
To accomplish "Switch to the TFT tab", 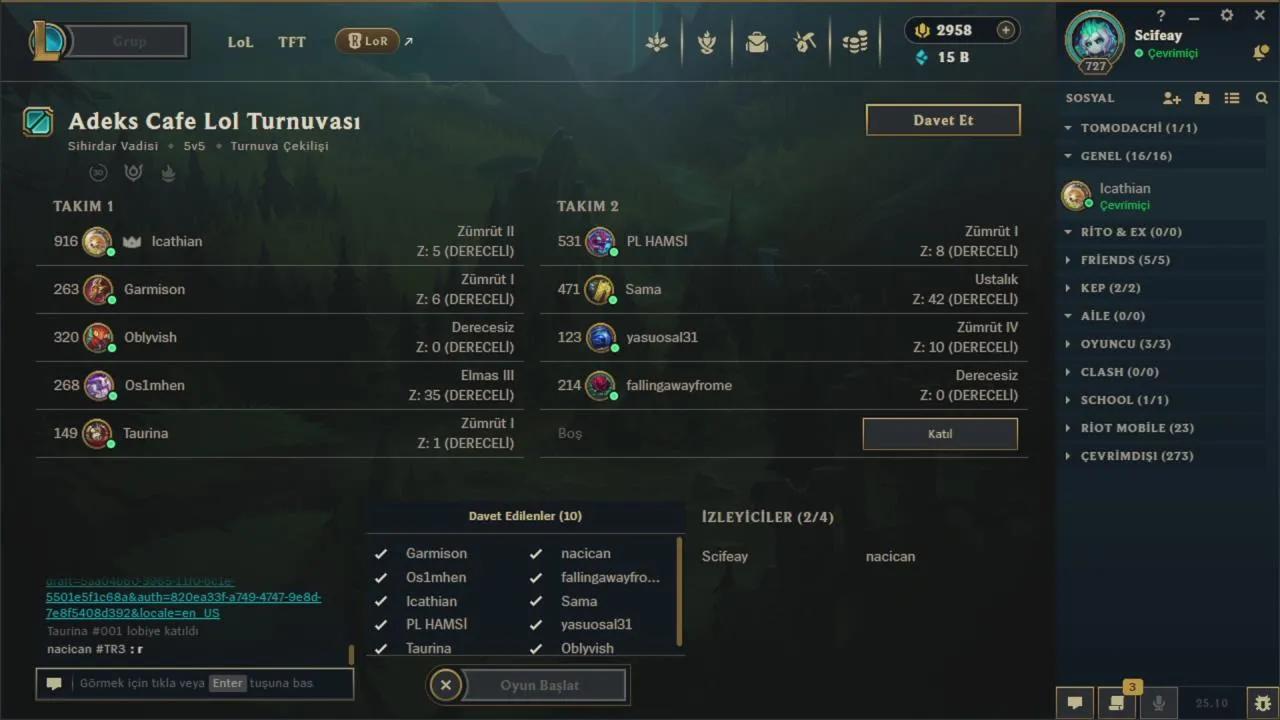I will point(291,42).
